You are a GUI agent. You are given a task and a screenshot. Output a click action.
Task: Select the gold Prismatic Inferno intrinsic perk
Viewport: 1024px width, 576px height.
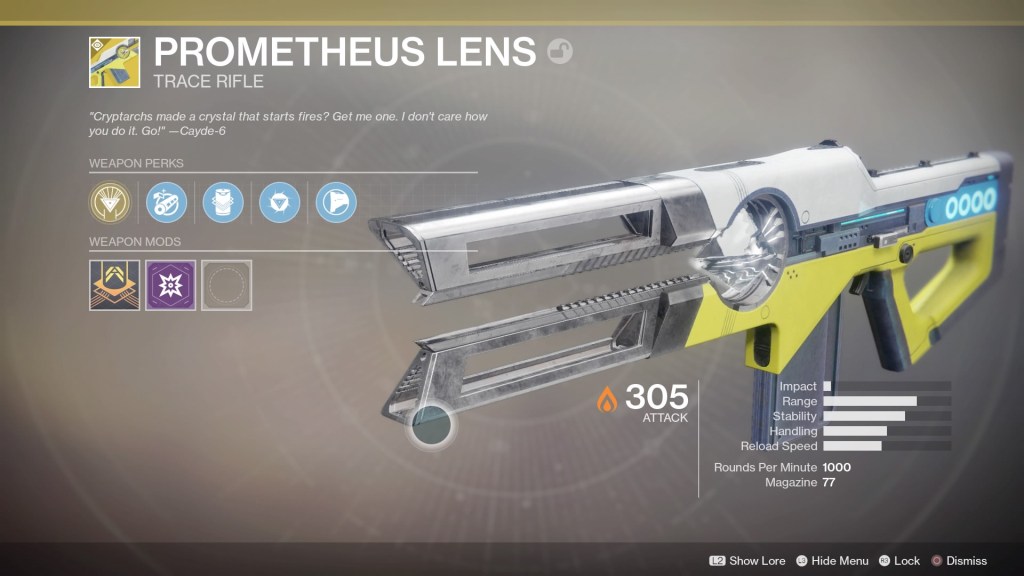coord(110,203)
